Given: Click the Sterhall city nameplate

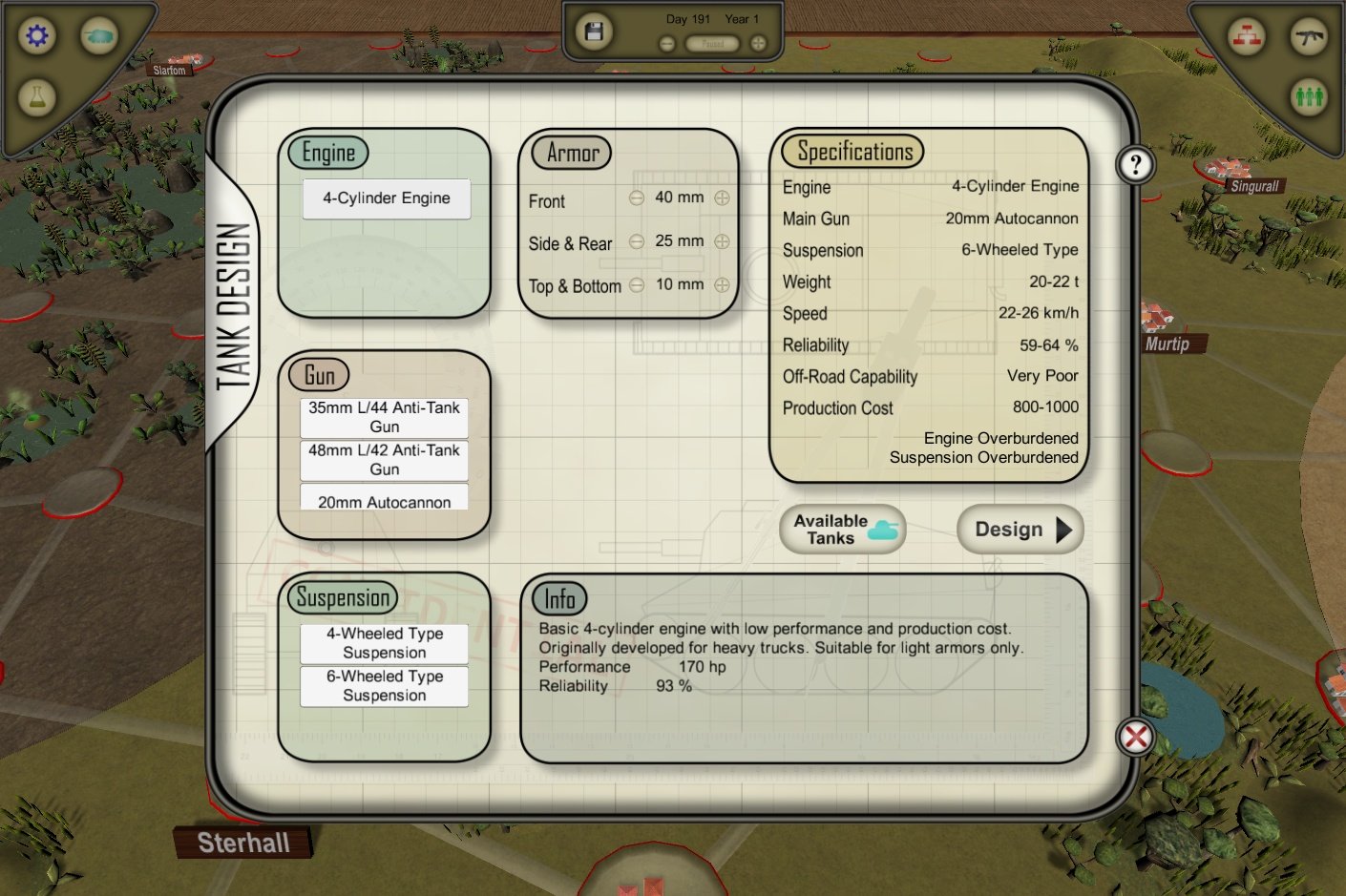Looking at the screenshot, I should tap(242, 842).
